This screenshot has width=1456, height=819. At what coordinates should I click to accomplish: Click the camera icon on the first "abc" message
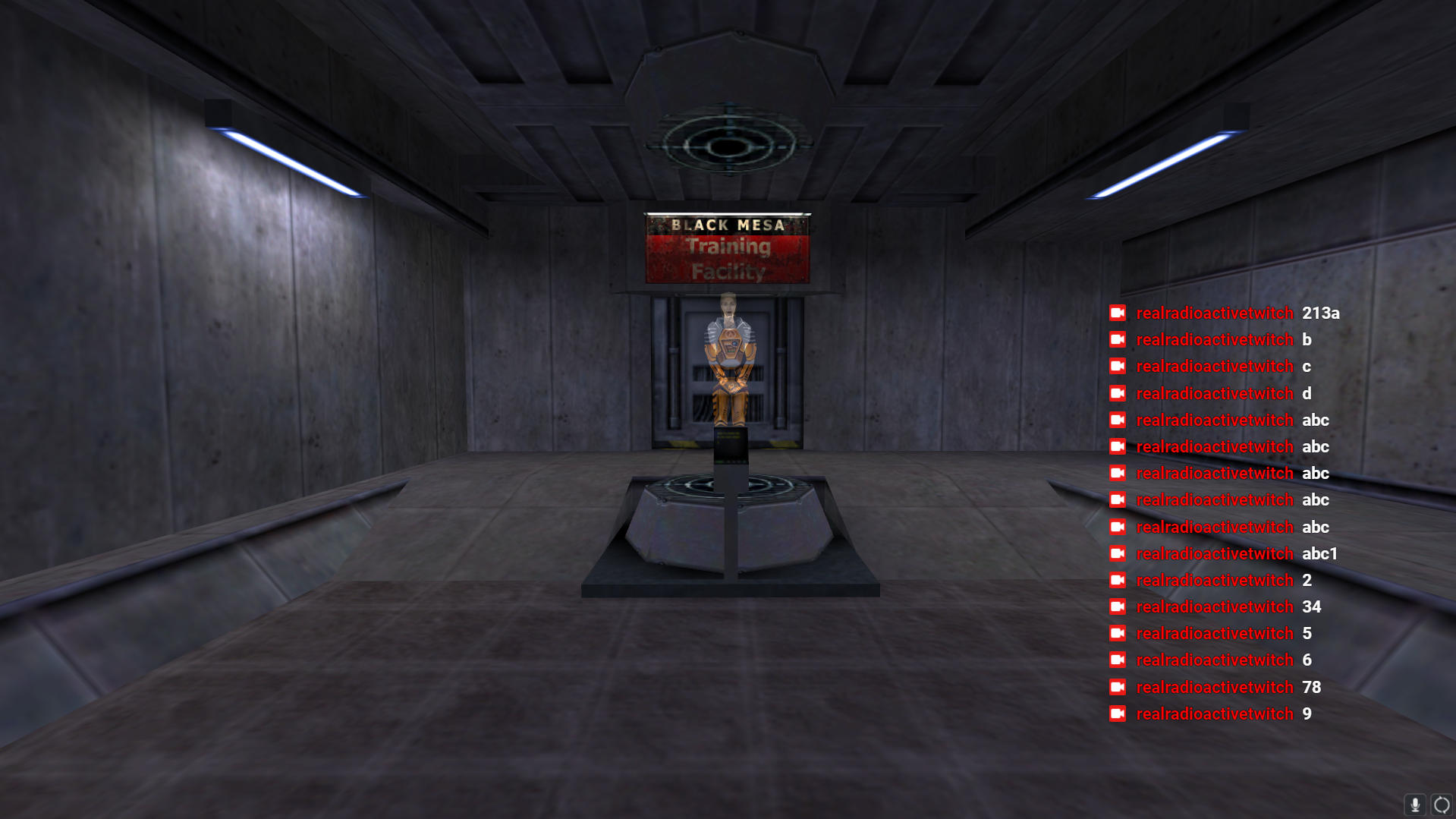(1118, 420)
